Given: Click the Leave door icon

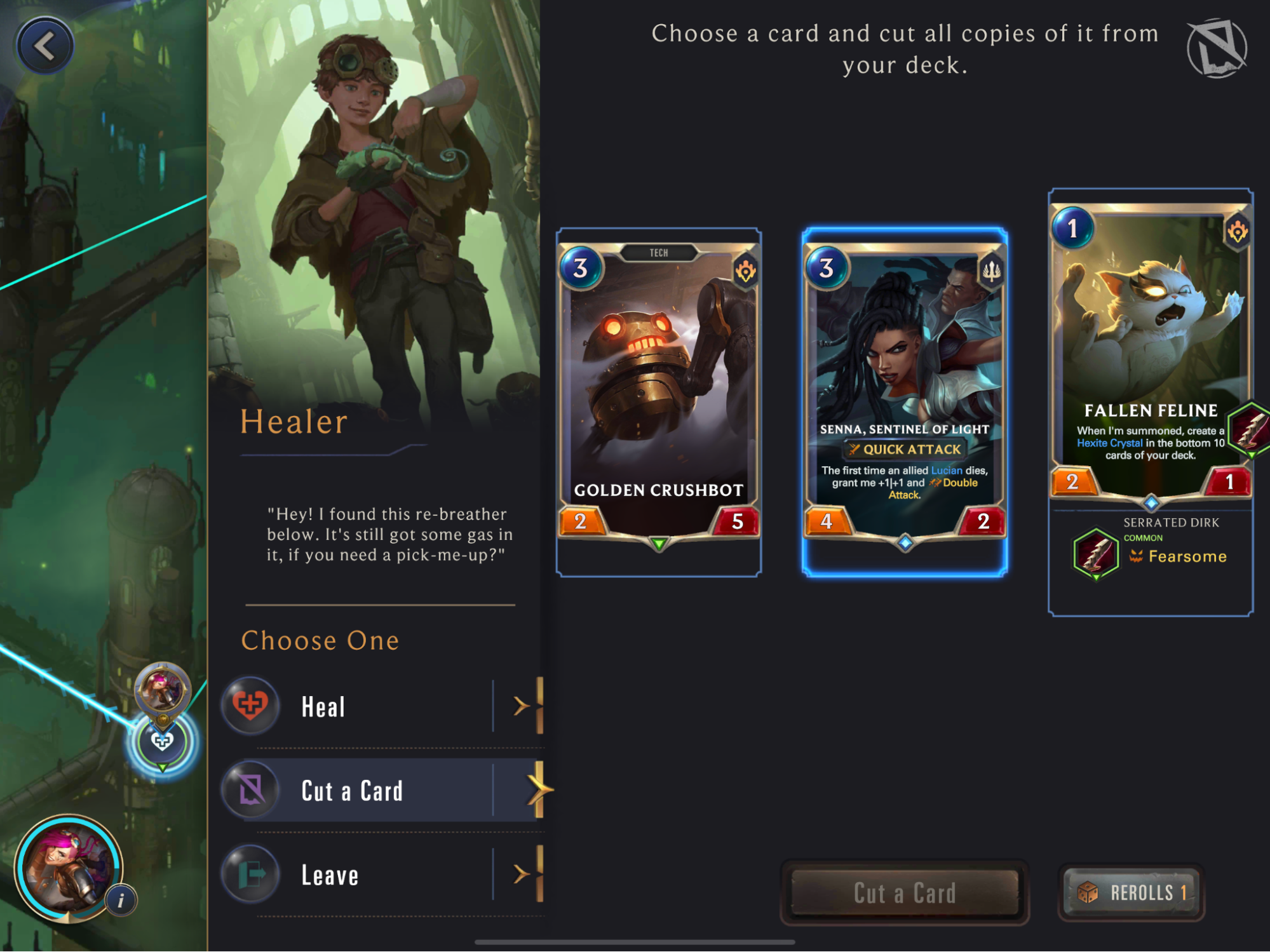Looking at the screenshot, I should coord(250,875).
